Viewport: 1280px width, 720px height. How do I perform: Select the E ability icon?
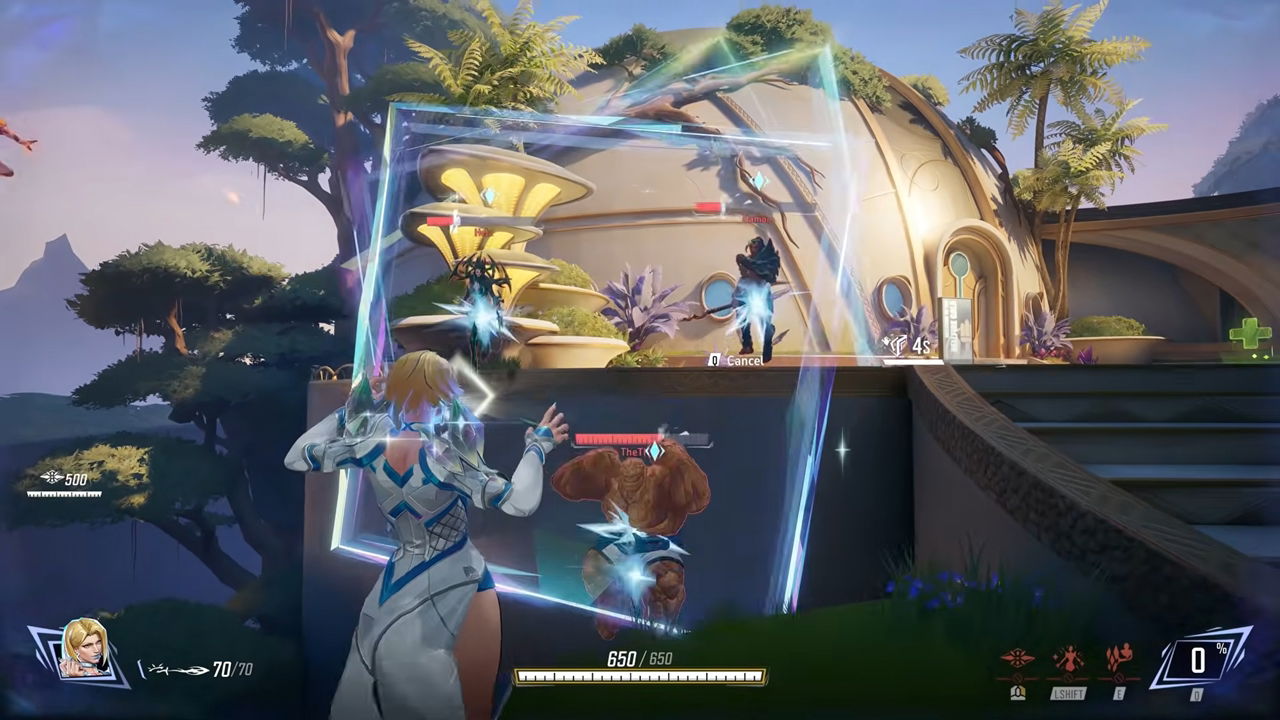1118,655
